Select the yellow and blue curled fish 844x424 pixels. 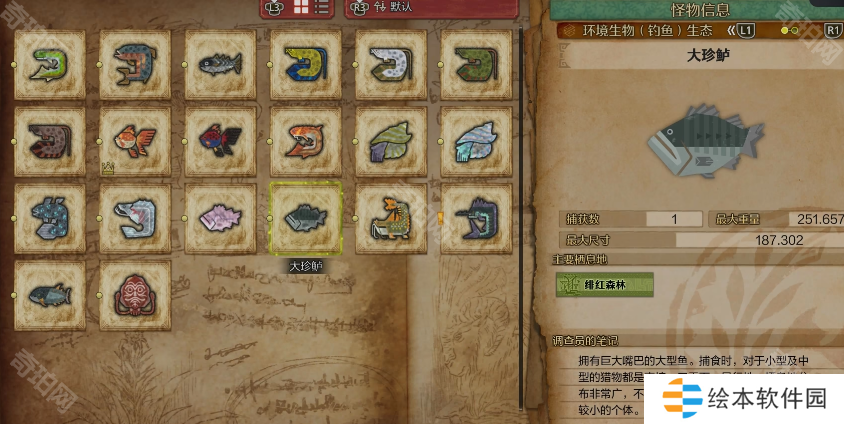coord(306,64)
